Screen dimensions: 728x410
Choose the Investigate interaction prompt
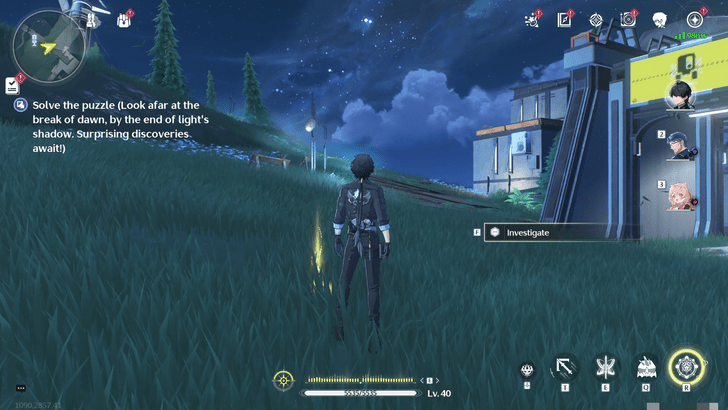[x=547, y=232]
